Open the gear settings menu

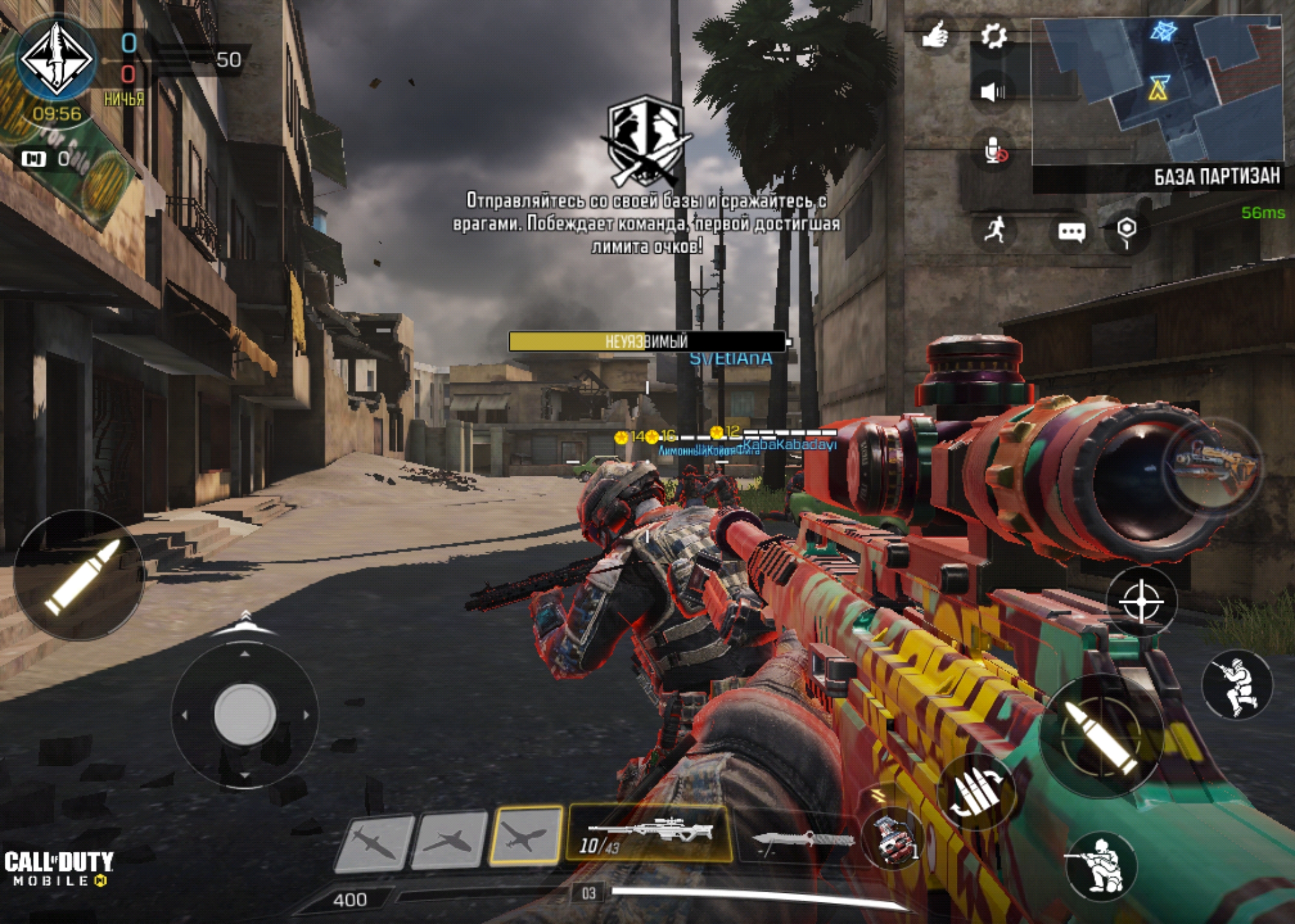(x=994, y=37)
